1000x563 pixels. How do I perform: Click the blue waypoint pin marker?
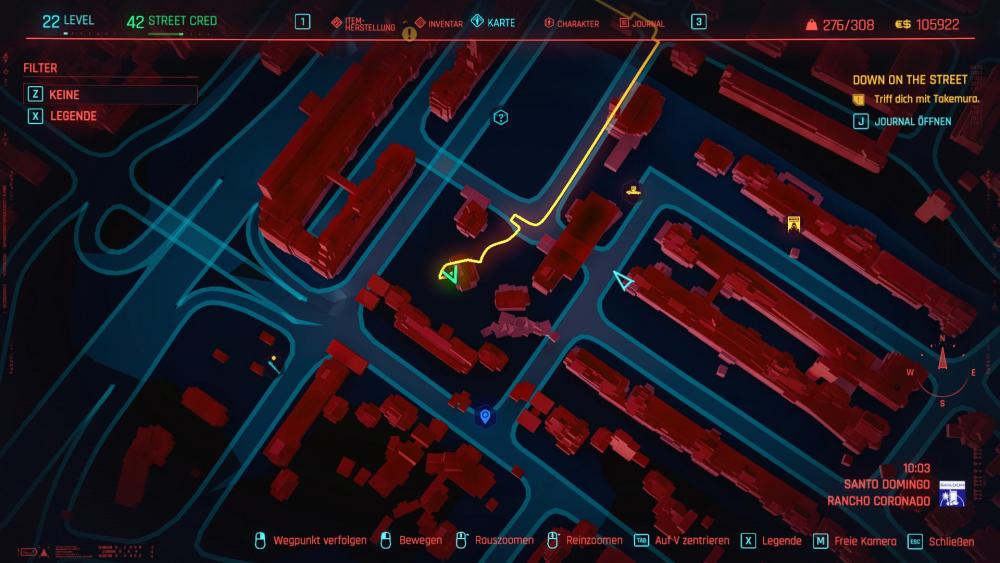click(x=485, y=415)
